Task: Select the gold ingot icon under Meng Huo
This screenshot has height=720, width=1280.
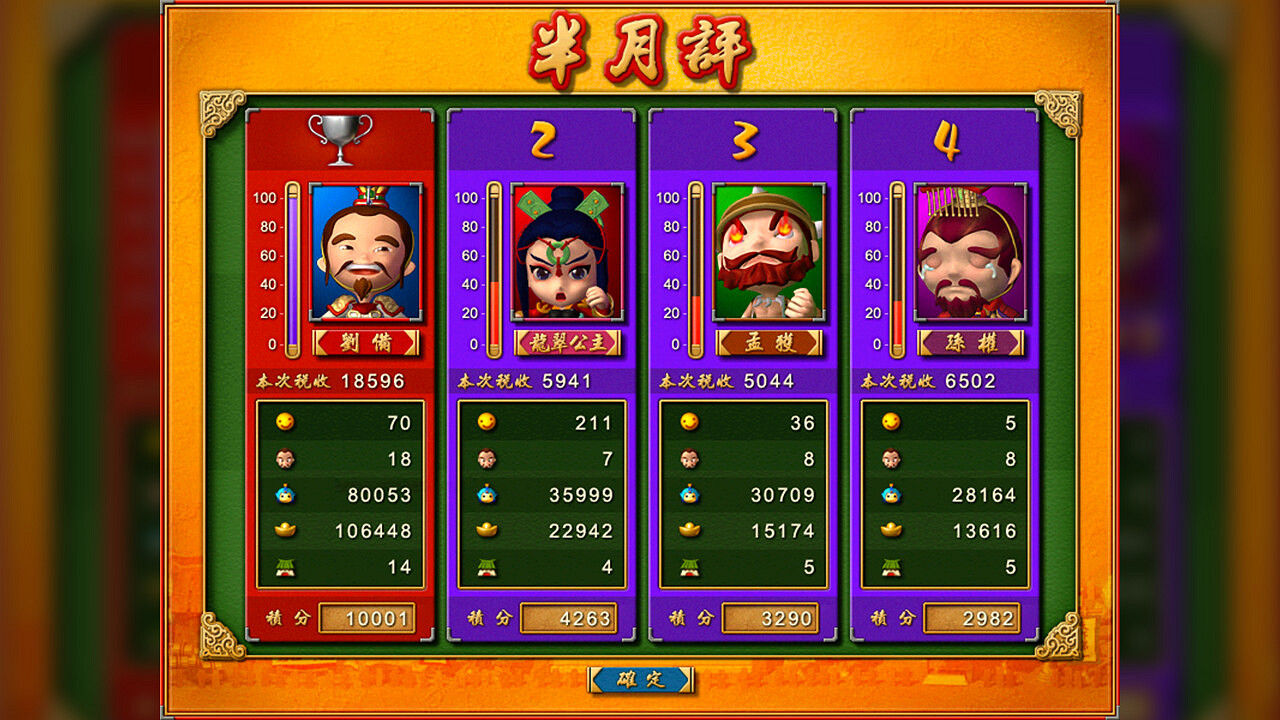Action: pos(692,528)
